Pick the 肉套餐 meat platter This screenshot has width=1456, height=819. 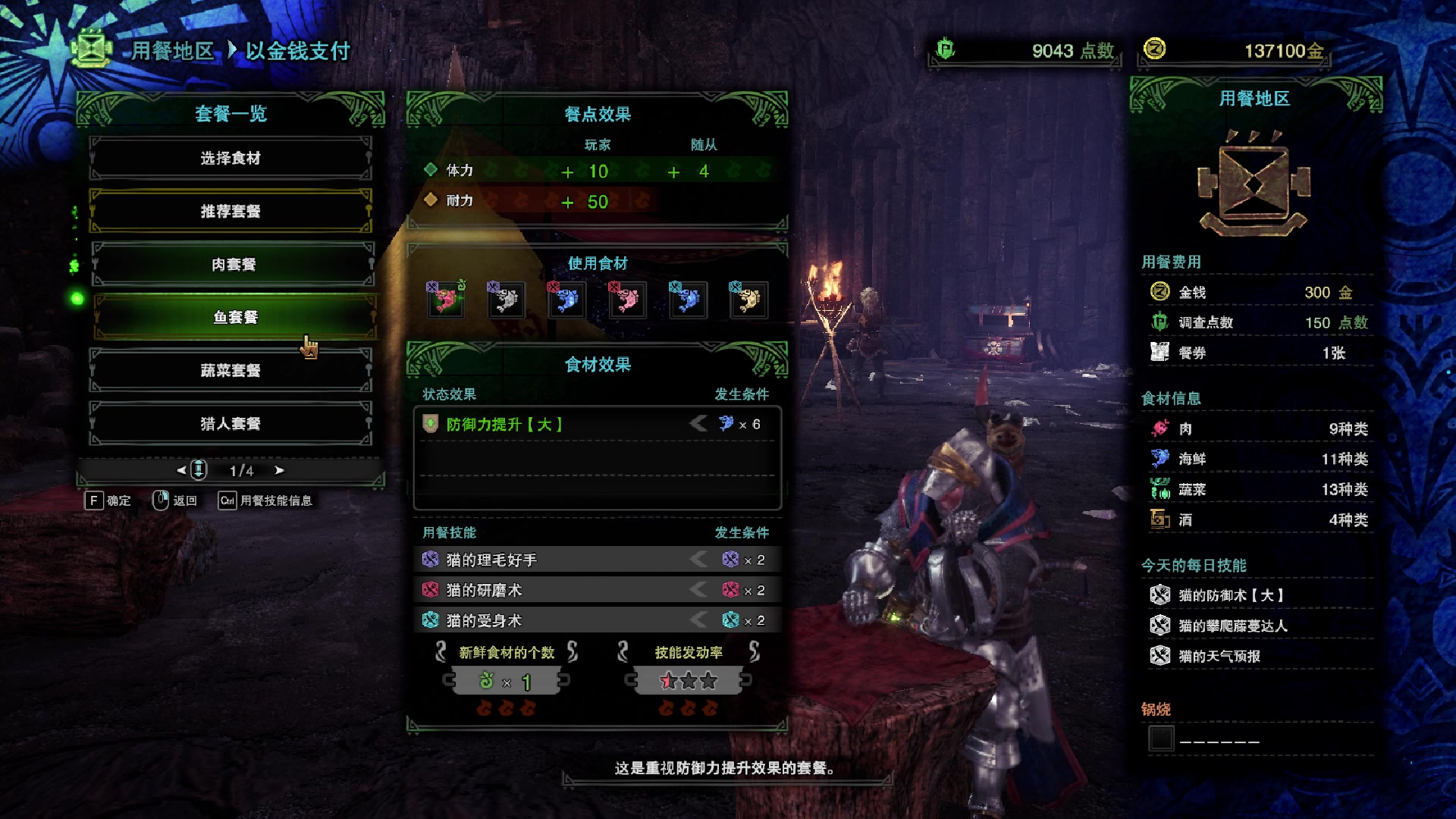(x=233, y=264)
